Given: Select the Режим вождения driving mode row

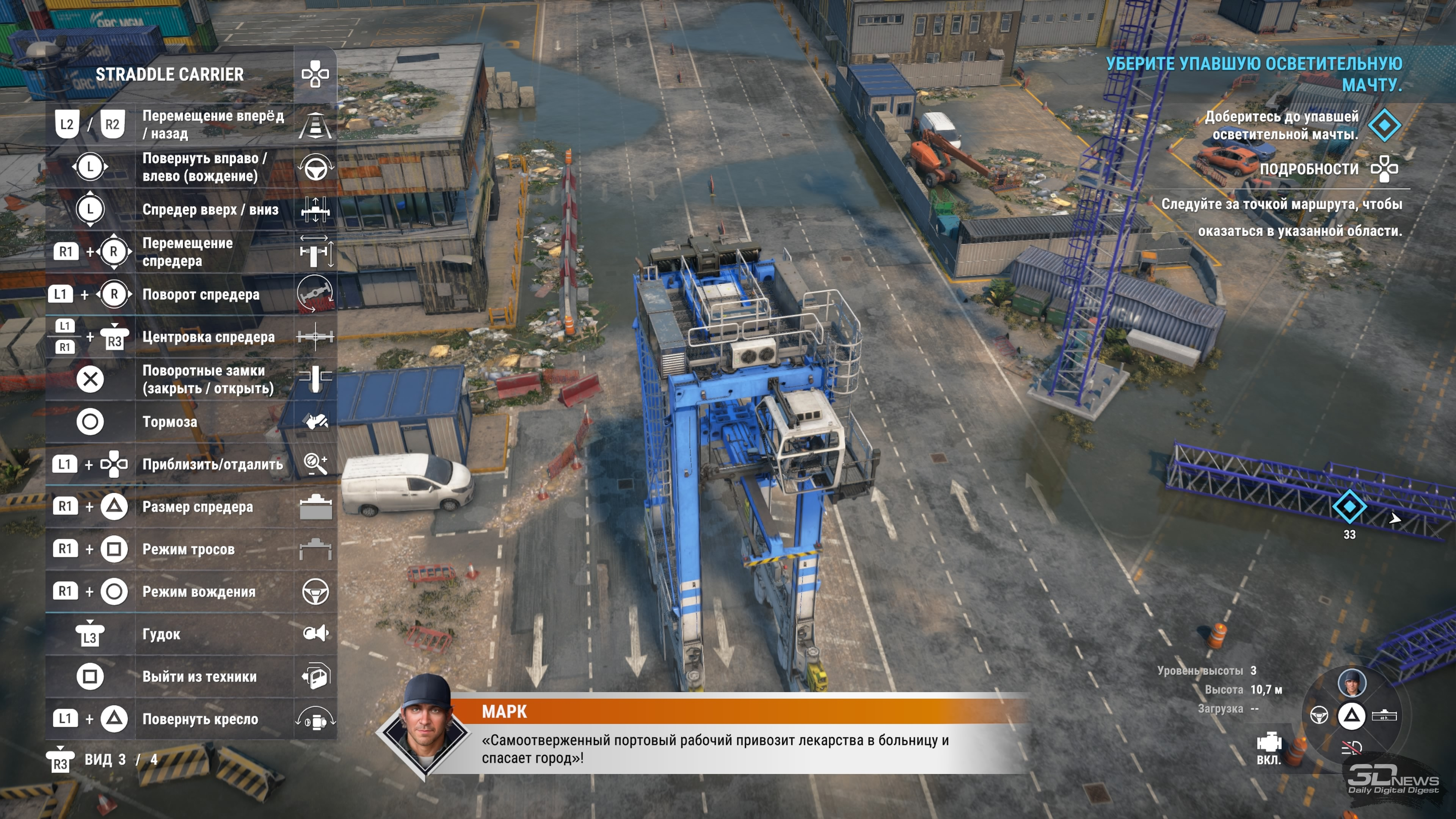Looking at the screenshot, I should click(x=191, y=592).
